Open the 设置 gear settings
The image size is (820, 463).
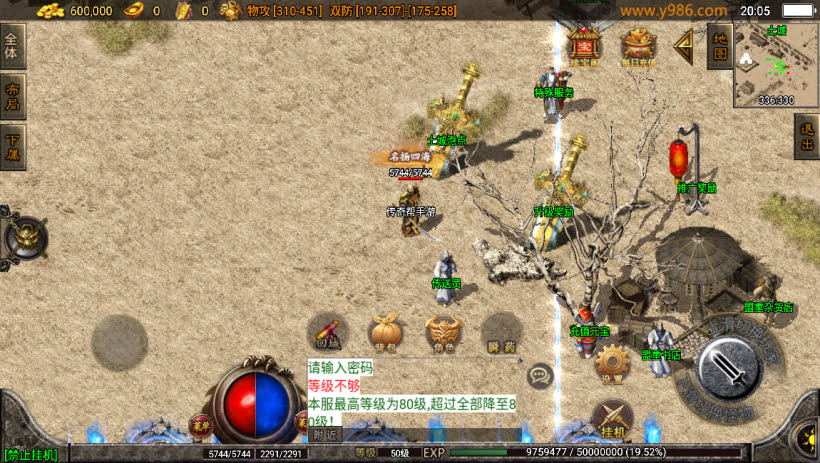point(611,366)
